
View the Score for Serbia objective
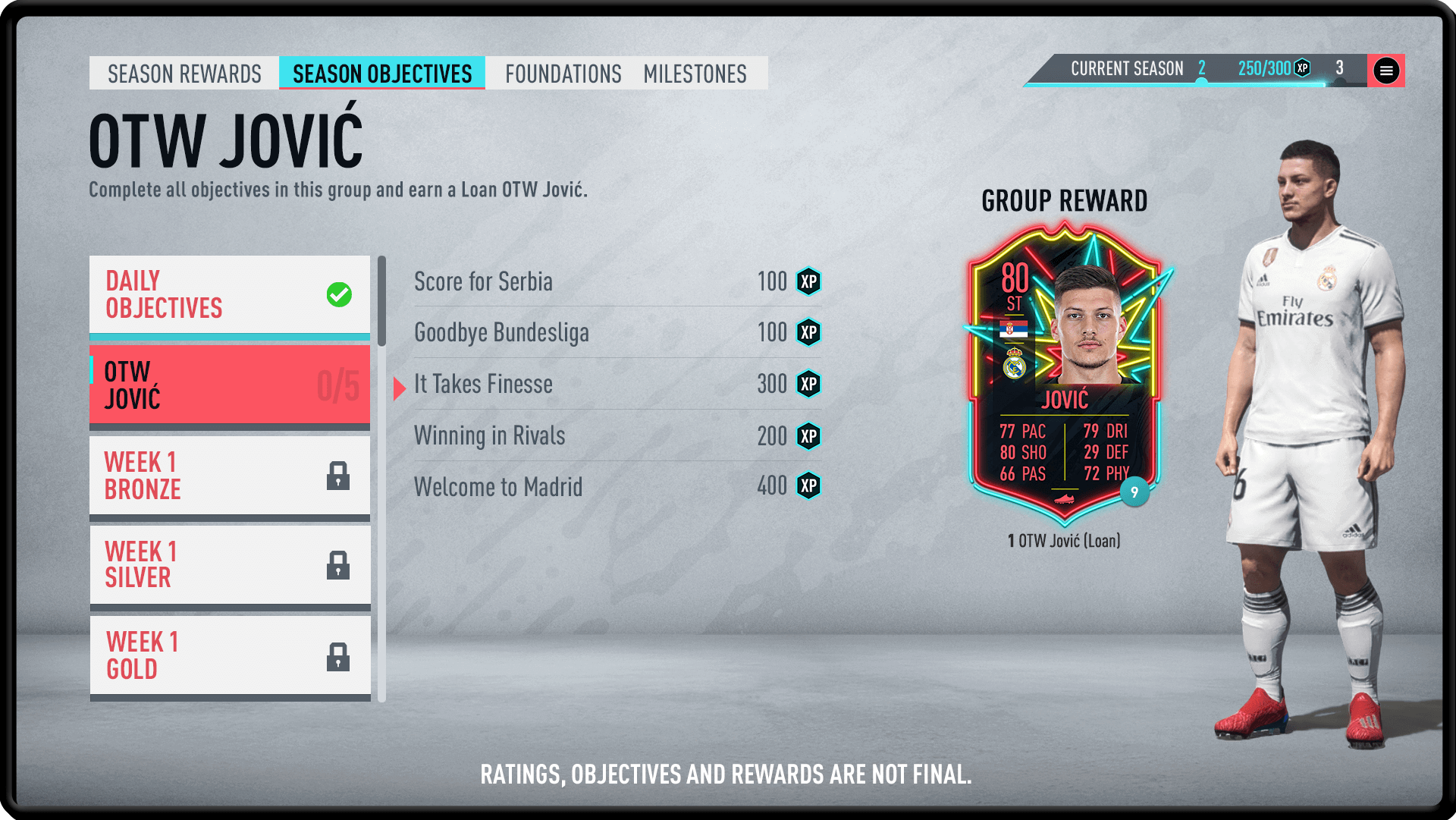[617, 281]
